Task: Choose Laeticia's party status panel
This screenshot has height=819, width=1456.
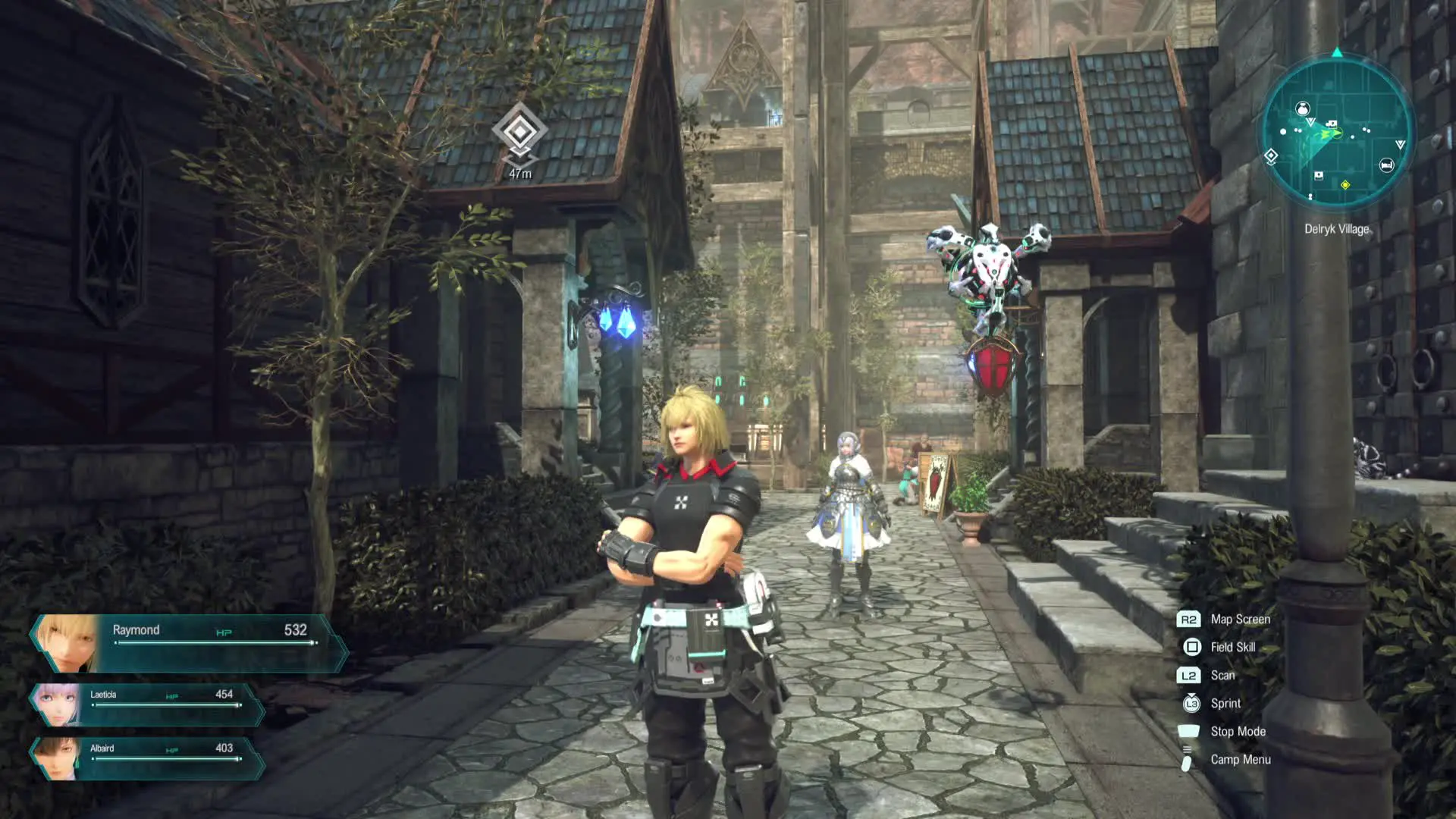Action: [148, 704]
